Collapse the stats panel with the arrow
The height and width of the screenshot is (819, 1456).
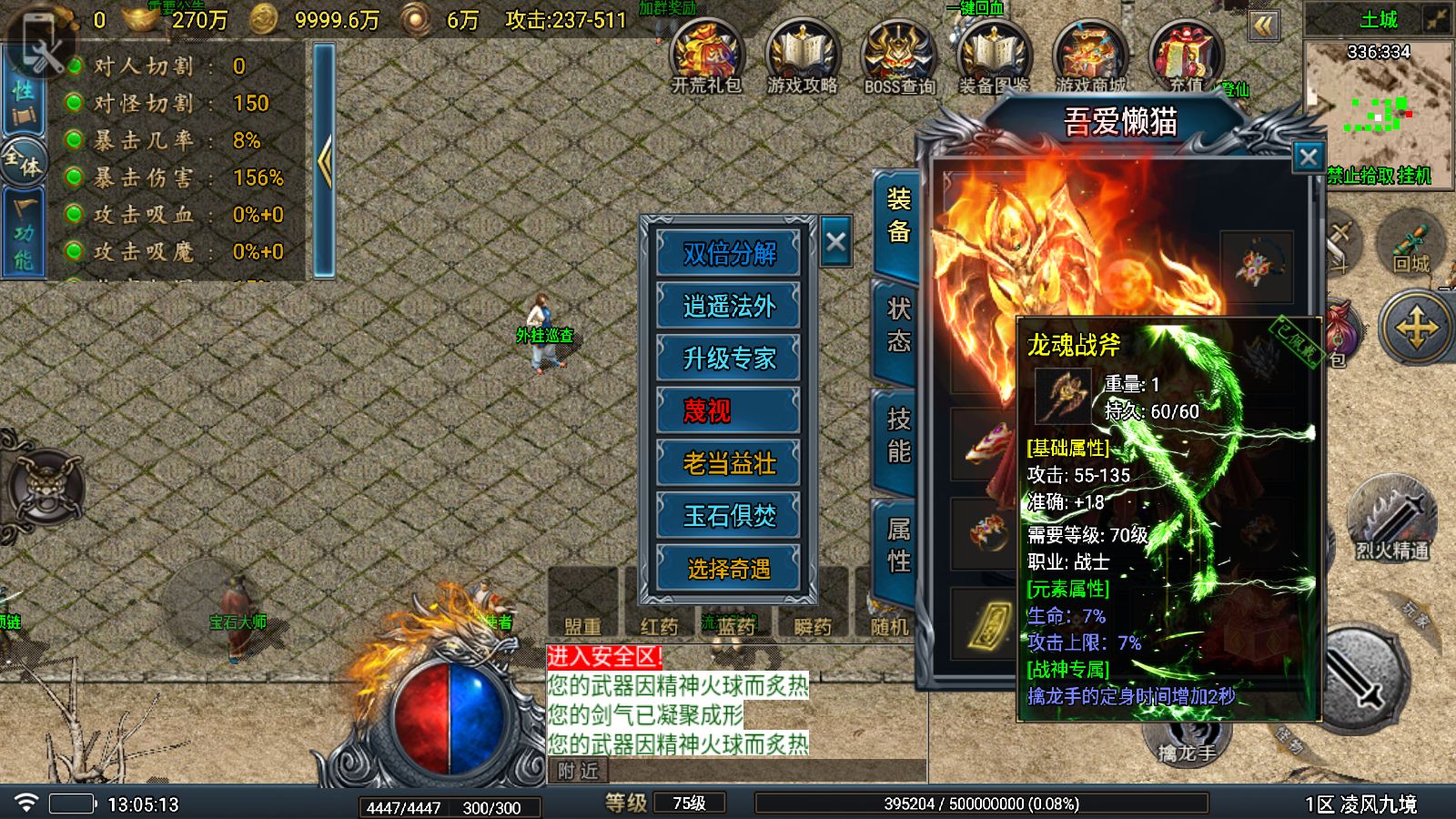[324, 161]
